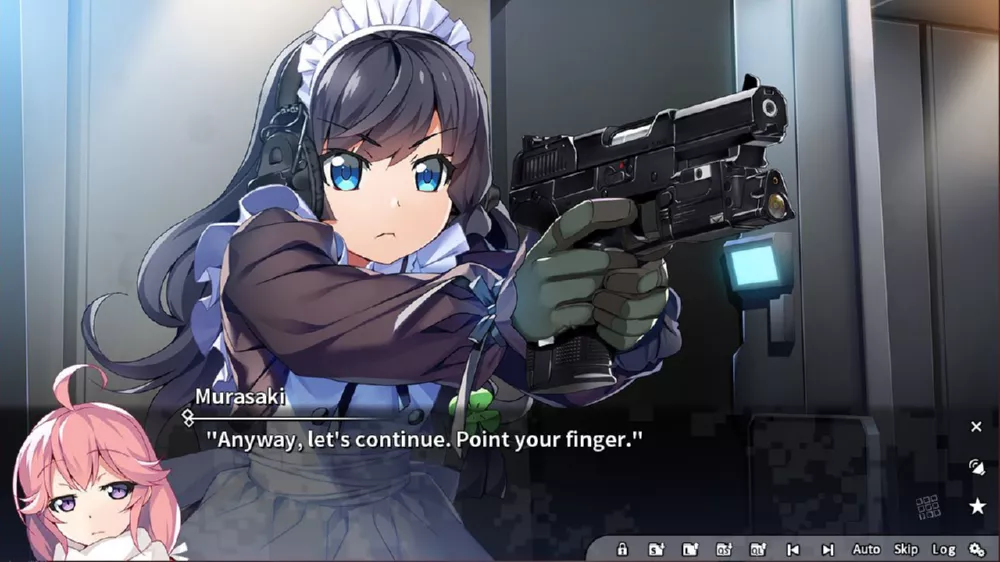This screenshot has width=1000, height=562.
Task: Hide the dialogue box with the X
Action: [976, 427]
